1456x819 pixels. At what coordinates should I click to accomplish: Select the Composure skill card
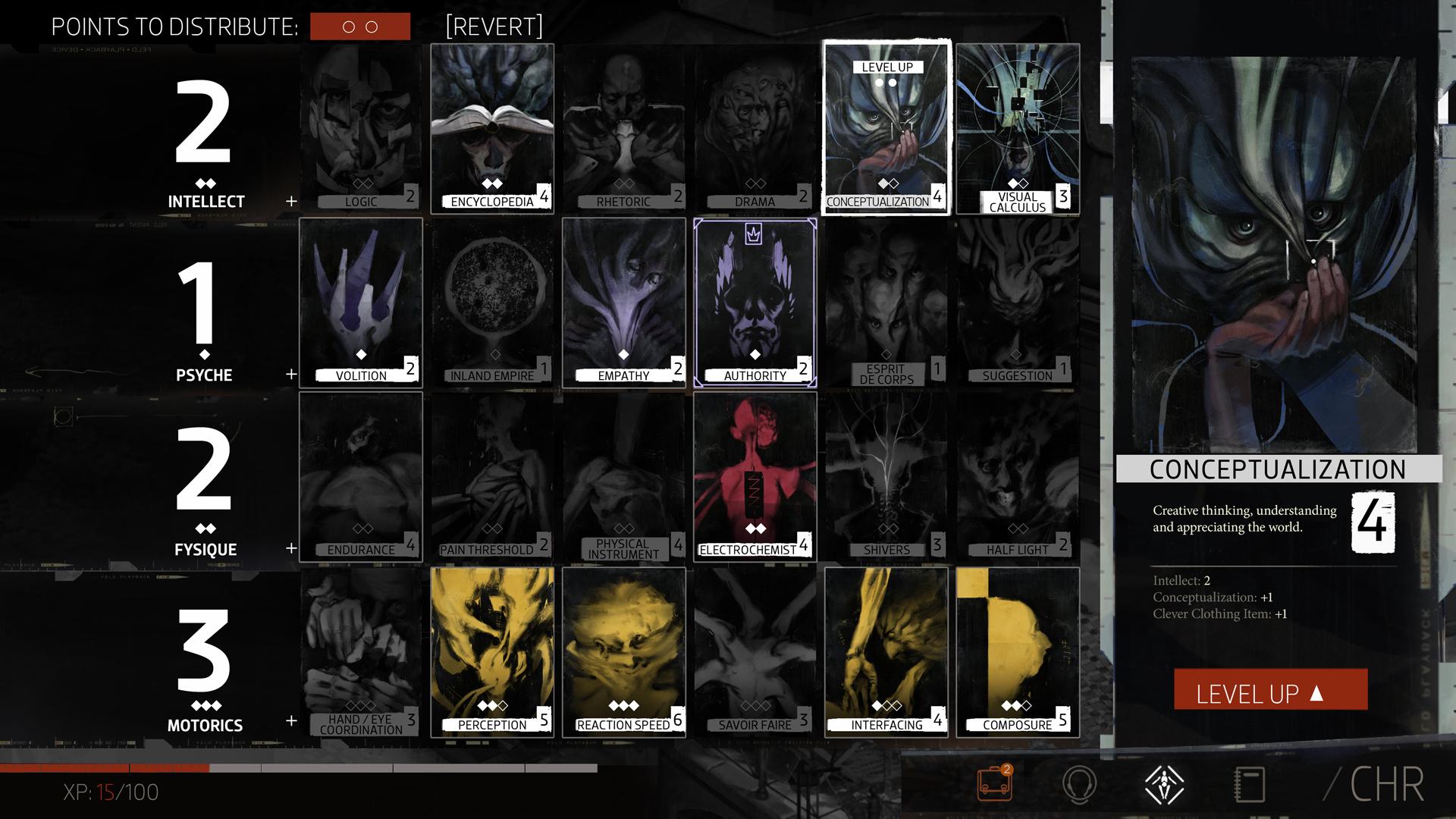[1018, 651]
